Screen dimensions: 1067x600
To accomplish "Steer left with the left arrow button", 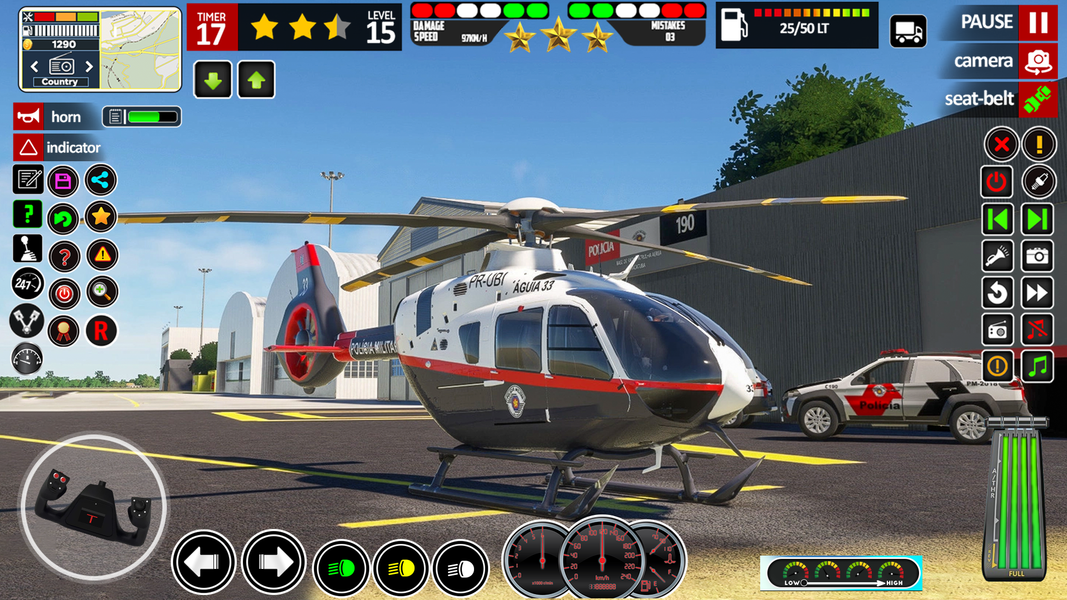I will point(204,563).
